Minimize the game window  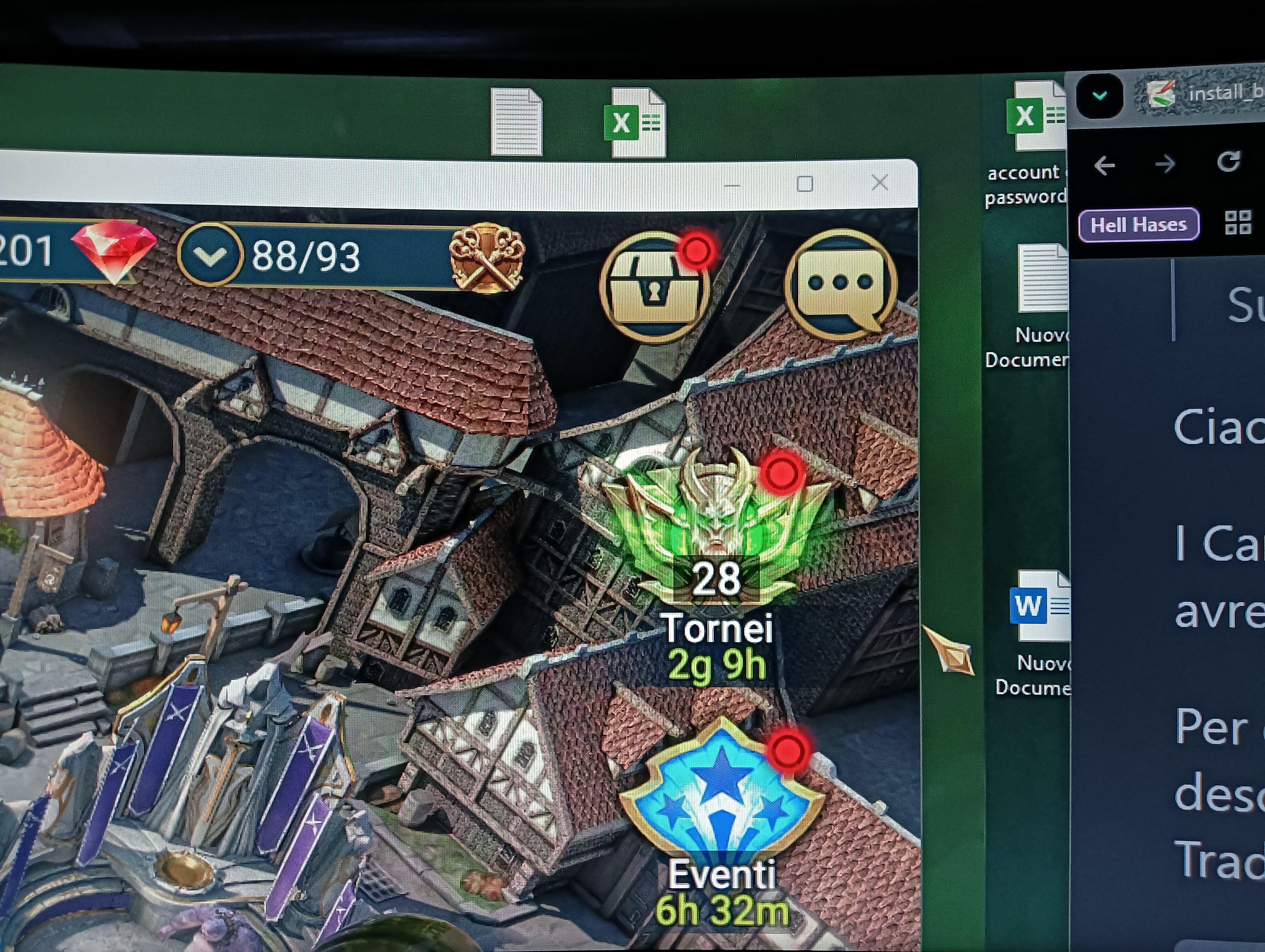[731, 185]
